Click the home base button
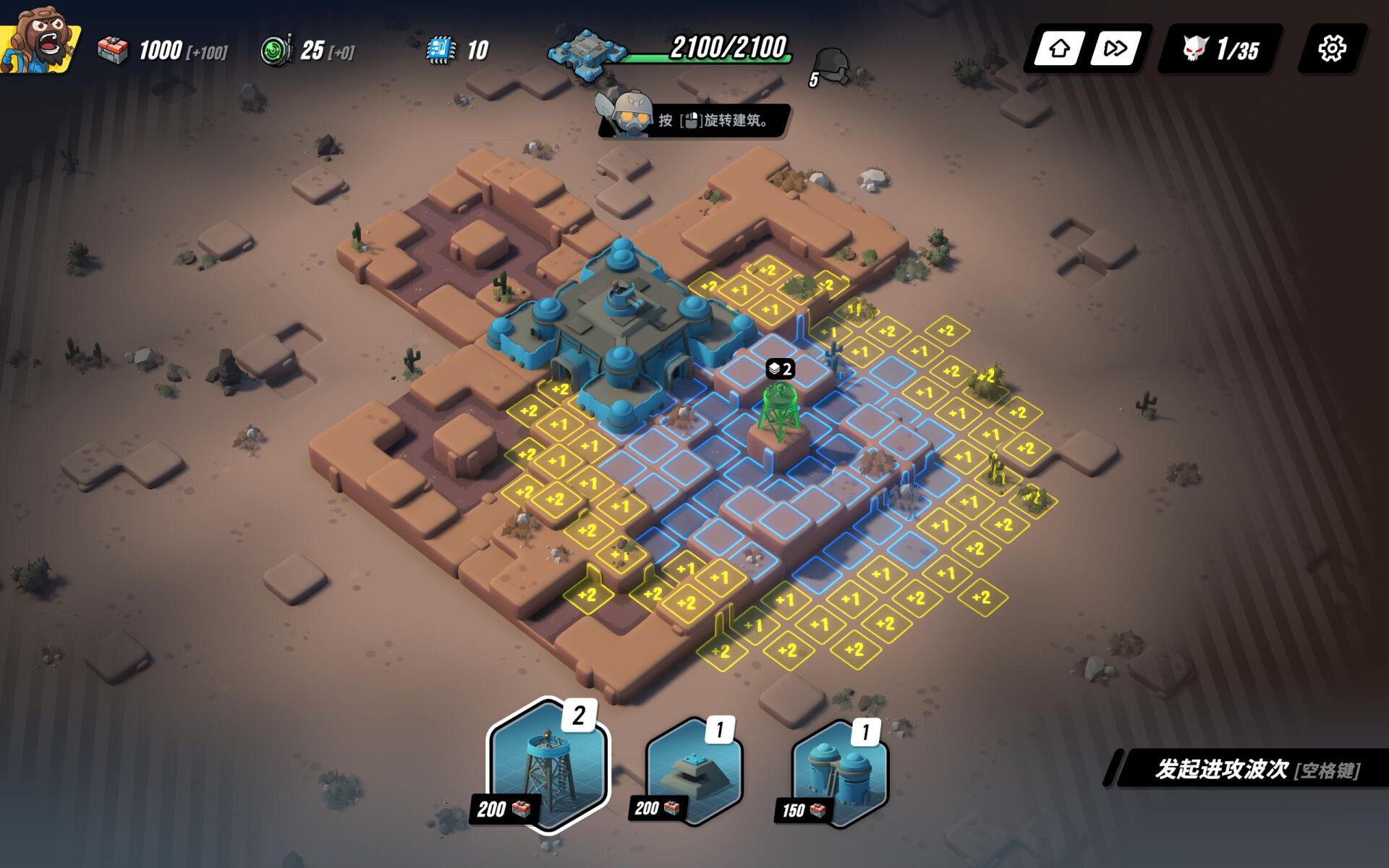Image resolution: width=1389 pixels, height=868 pixels. [1060, 49]
